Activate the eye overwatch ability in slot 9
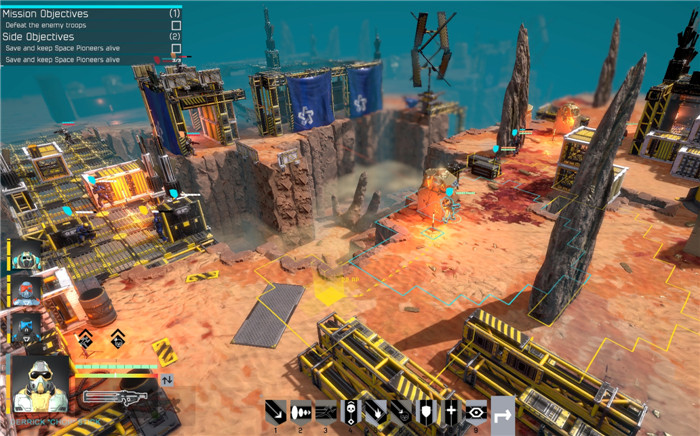Screen dimensions: 700x436 click(477, 411)
